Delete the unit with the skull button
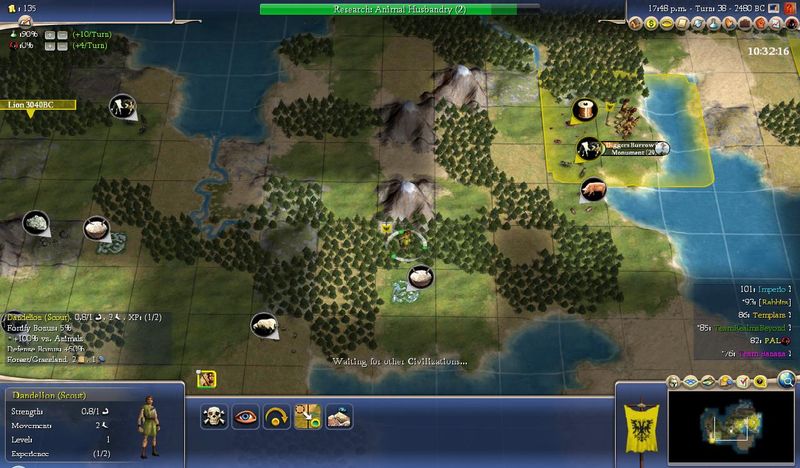This screenshot has height=468, width=800. point(213,416)
